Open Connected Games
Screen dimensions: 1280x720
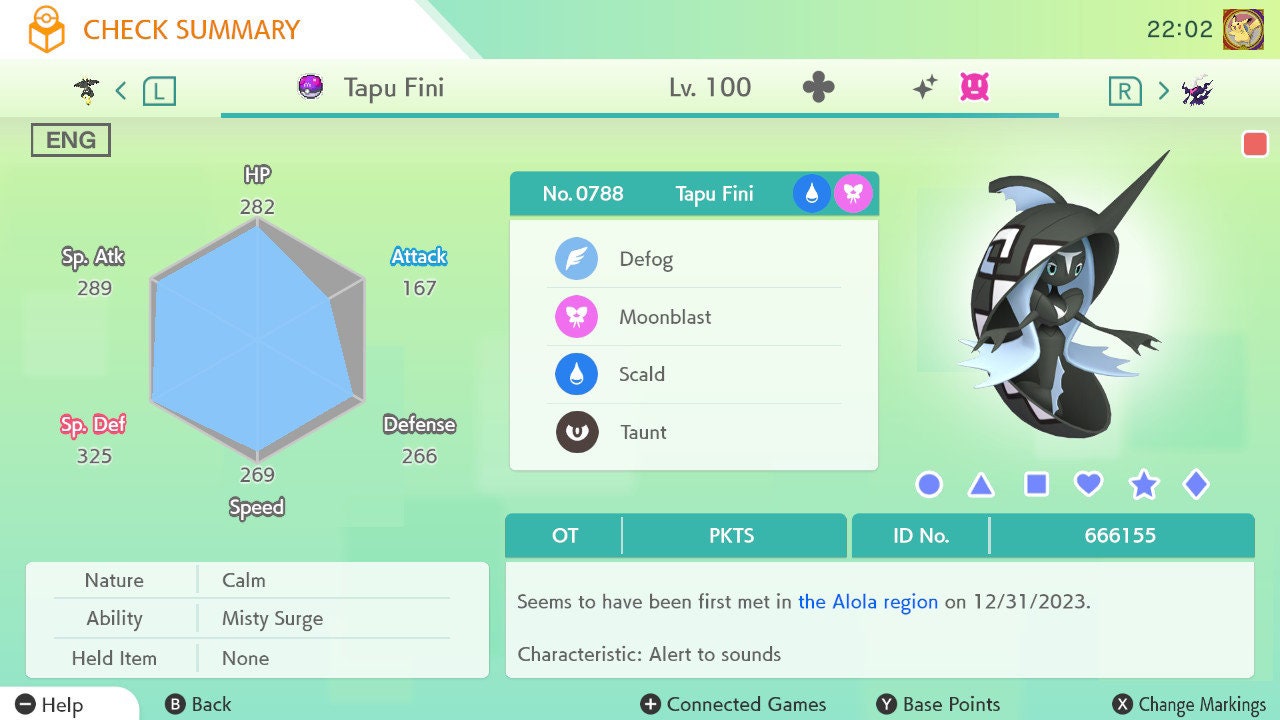click(734, 704)
